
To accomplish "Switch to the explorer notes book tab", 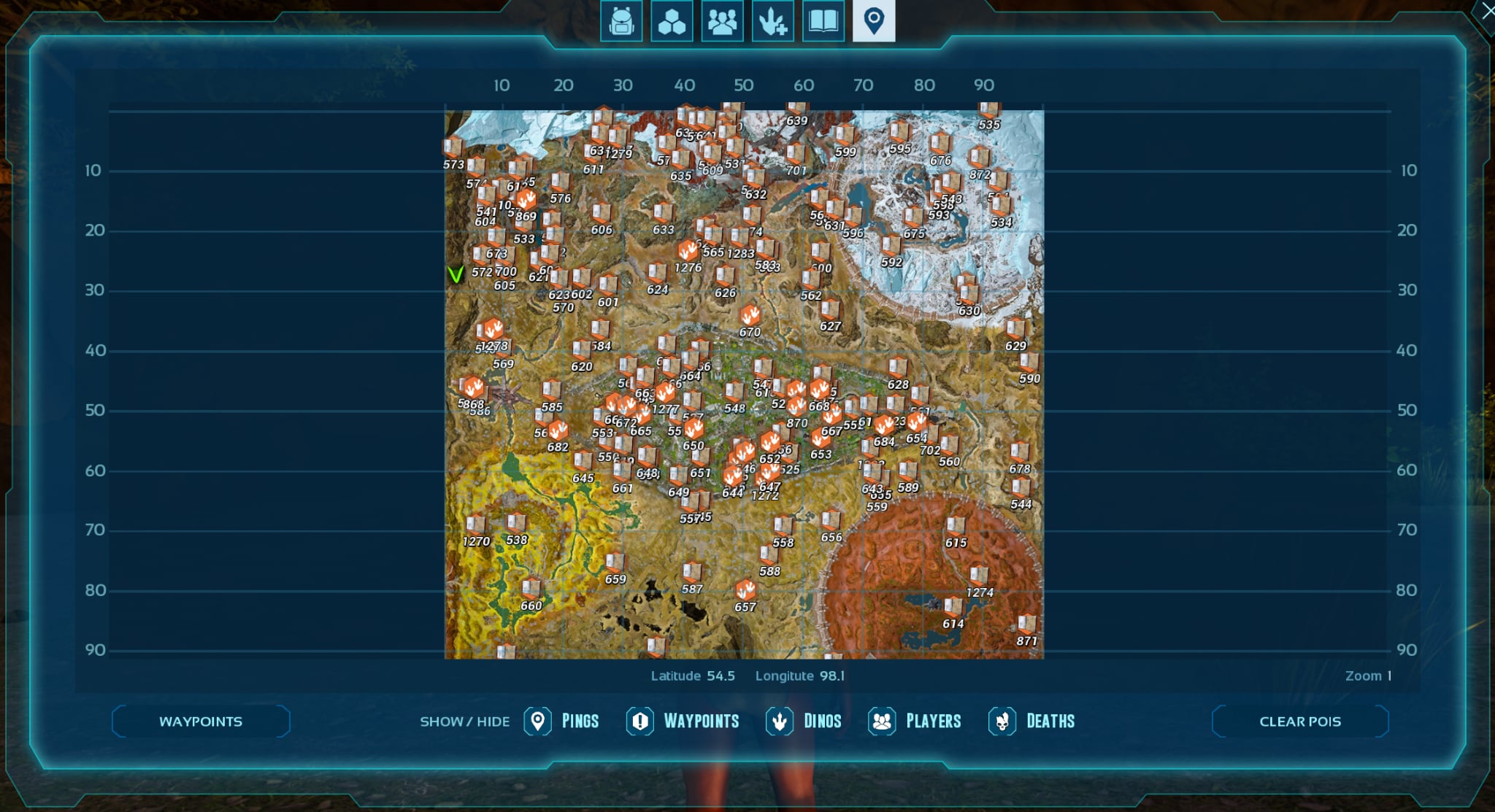I will pos(823,21).
